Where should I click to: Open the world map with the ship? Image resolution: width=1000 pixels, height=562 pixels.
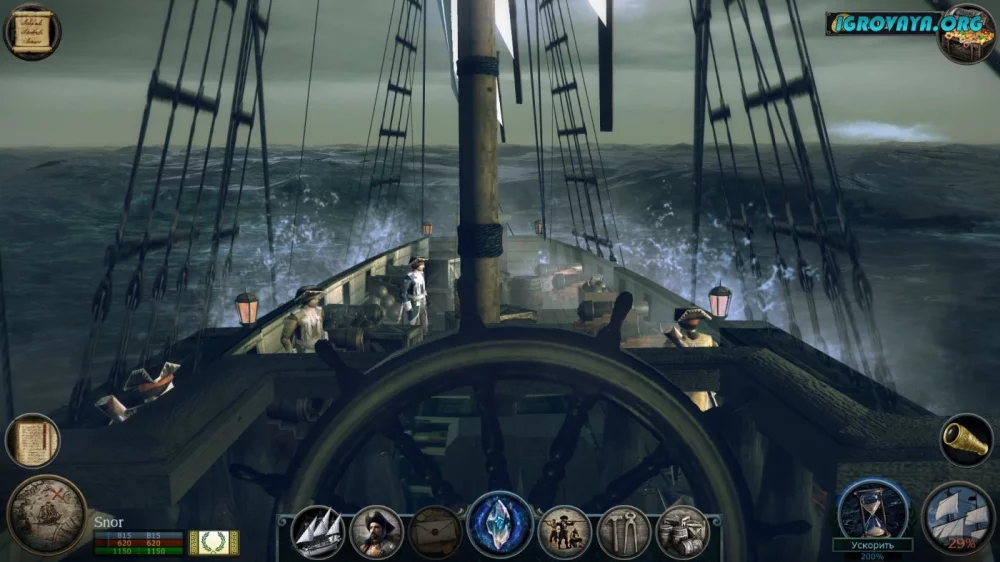(x=46, y=514)
